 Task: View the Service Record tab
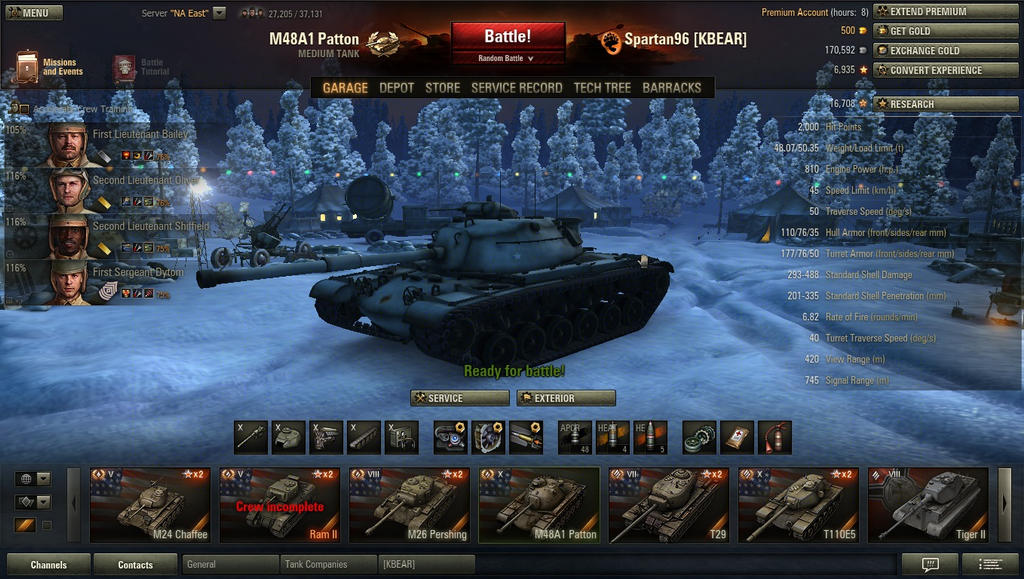516,88
